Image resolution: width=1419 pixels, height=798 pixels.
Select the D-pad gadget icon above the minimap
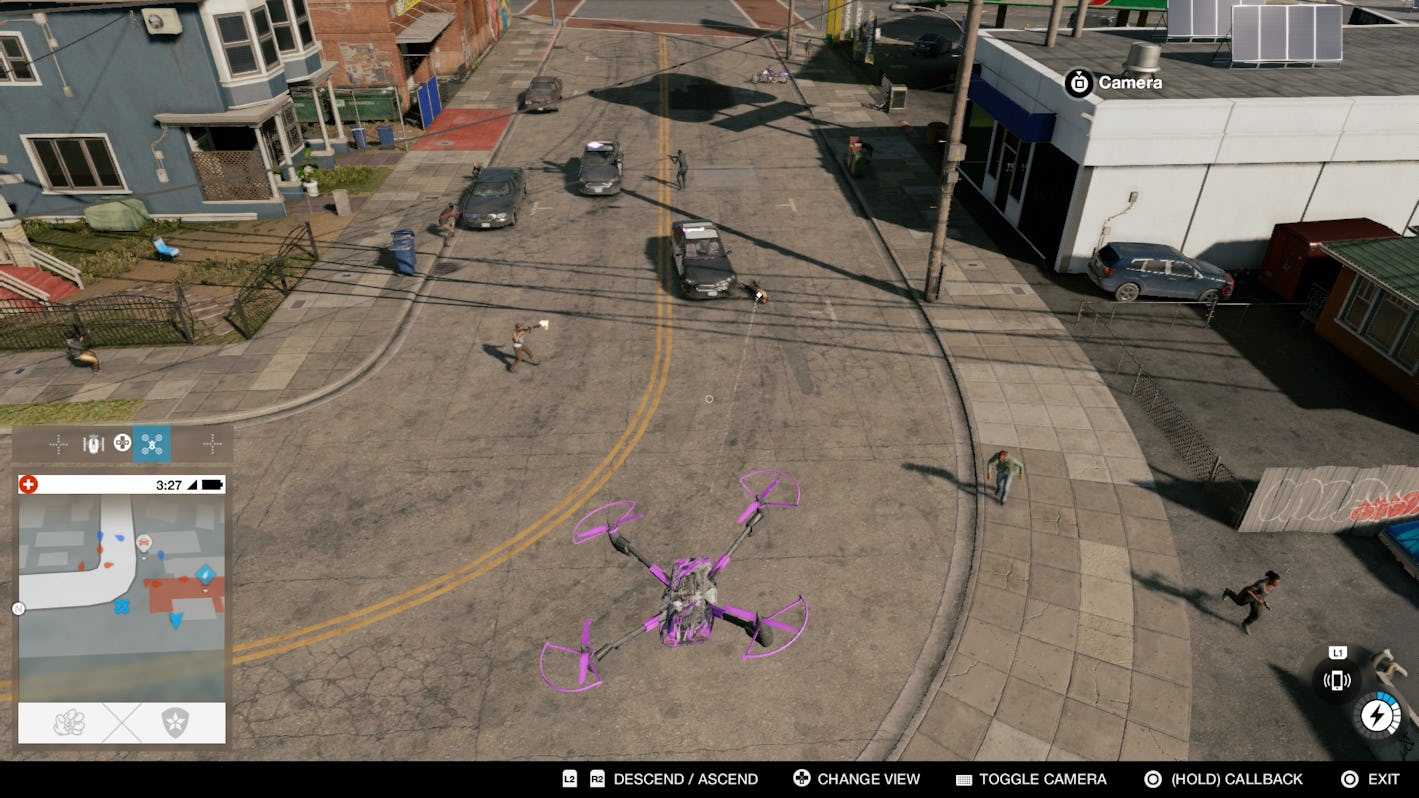122,443
